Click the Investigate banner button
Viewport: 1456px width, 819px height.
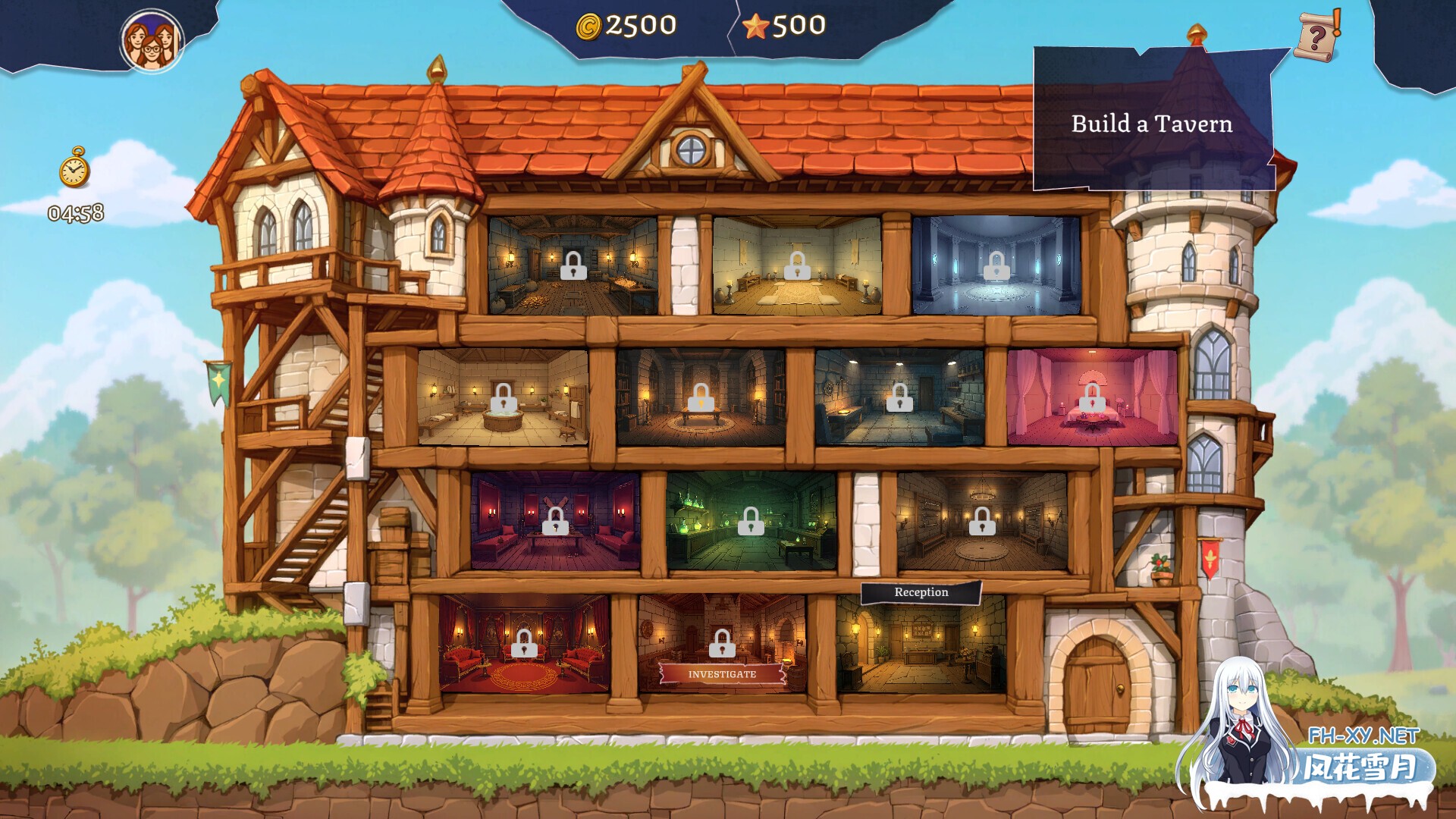pyautogui.click(x=722, y=673)
